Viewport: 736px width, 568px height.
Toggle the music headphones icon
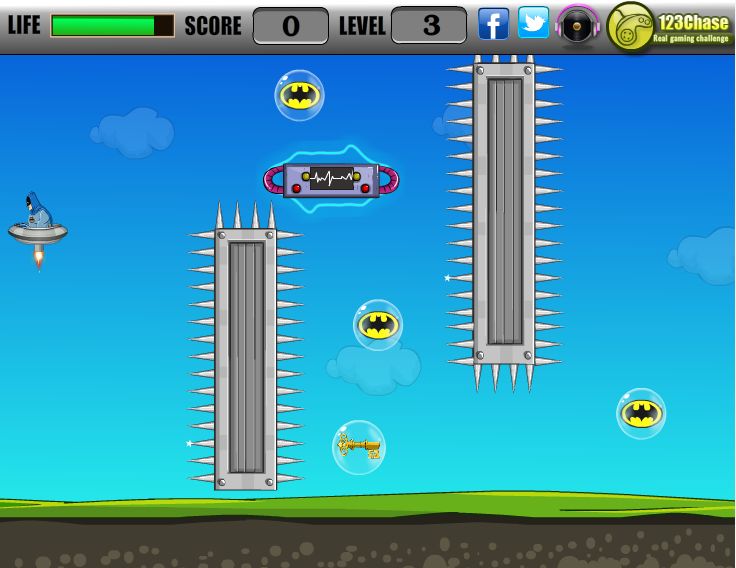[x=578, y=25]
